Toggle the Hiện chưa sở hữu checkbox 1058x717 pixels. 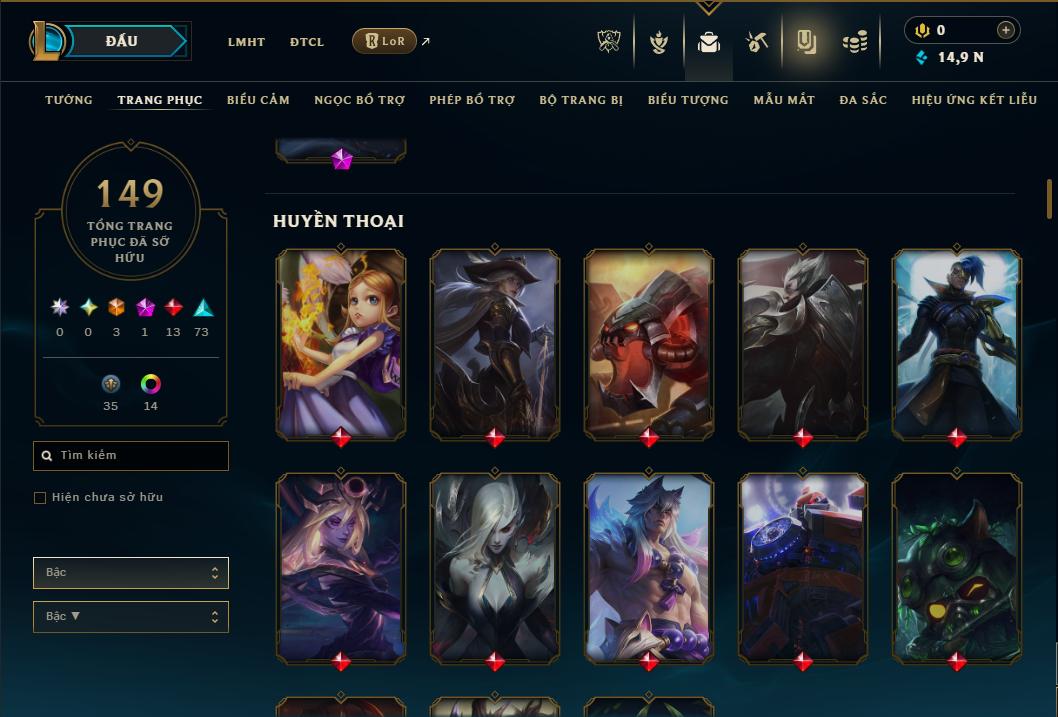pos(40,498)
